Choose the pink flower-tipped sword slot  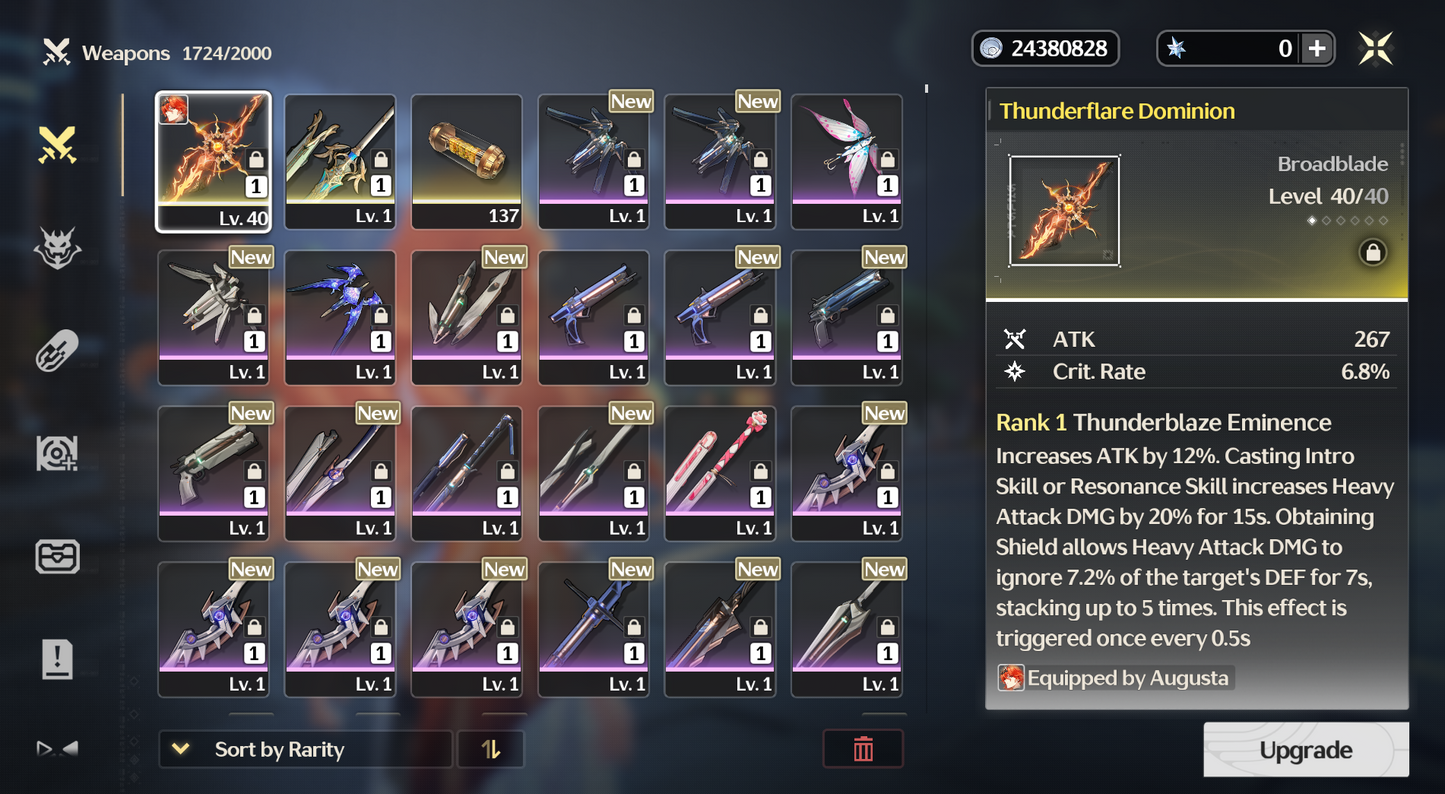(x=720, y=473)
